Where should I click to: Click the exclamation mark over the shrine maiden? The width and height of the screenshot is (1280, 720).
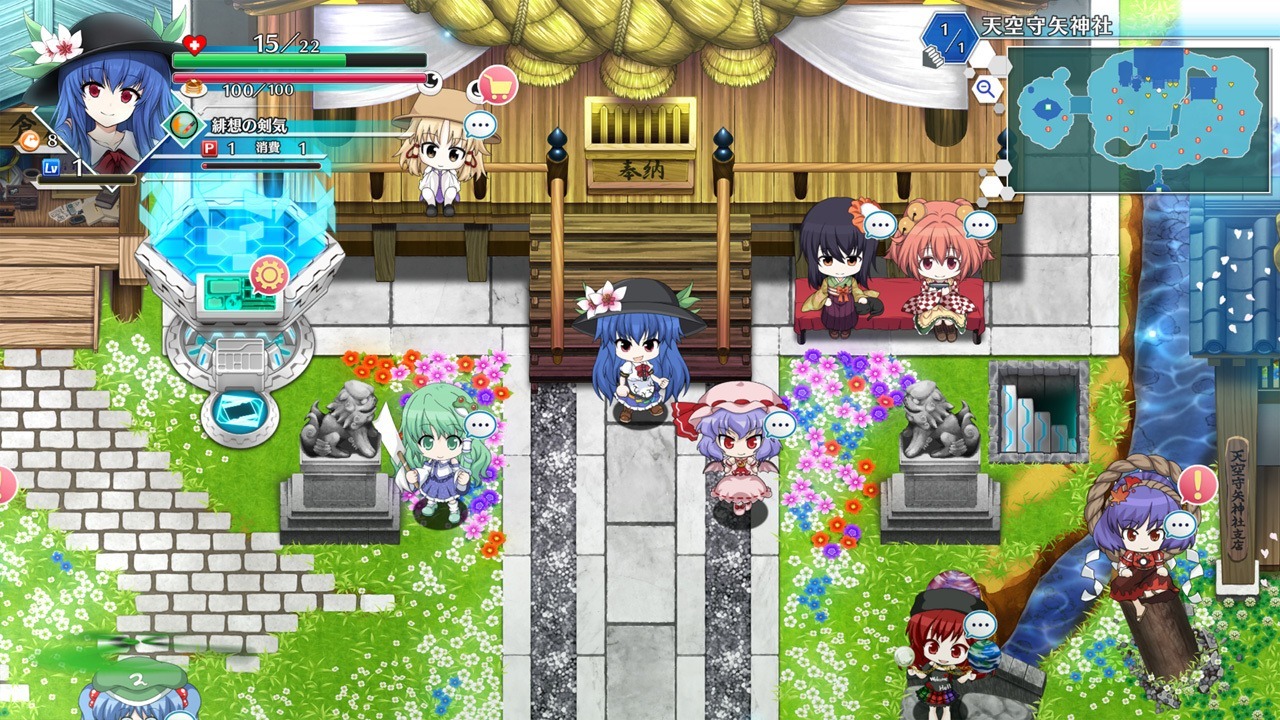pyautogui.click(x=1195, y=485)
